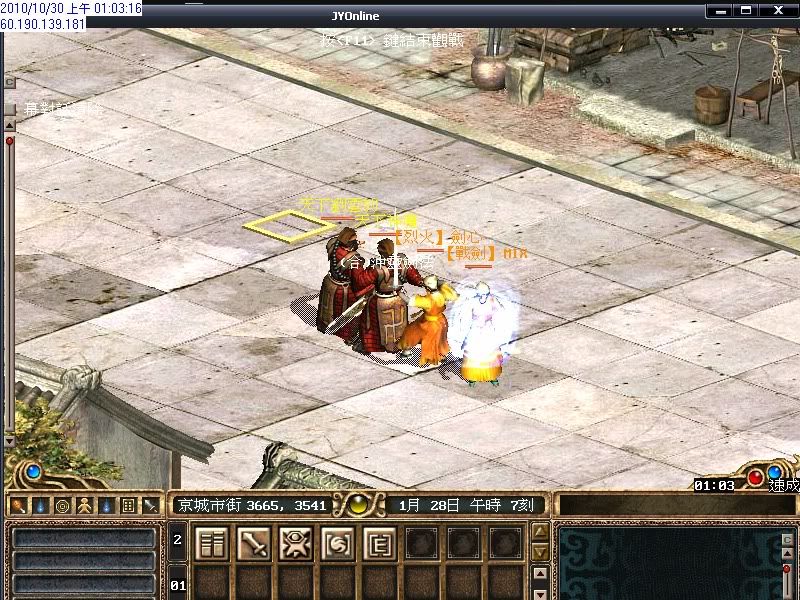Page the hotbar down with the gold arrow
The height and width of the screenshot is (600, 800).
pos(540,552)
